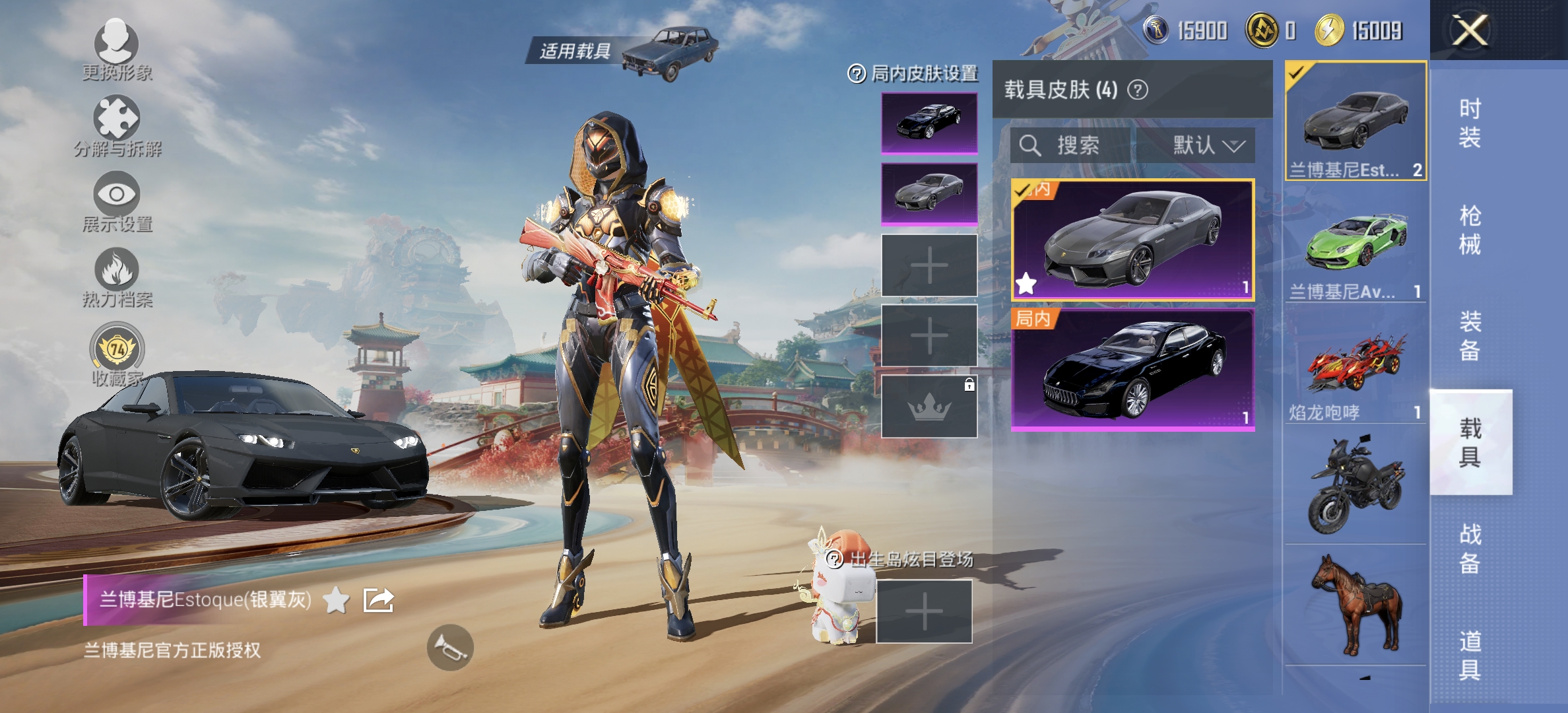Open the 道具 items tab
Screen dimensions: 1568x713
pyautogui.click(x=1470, y=655)
